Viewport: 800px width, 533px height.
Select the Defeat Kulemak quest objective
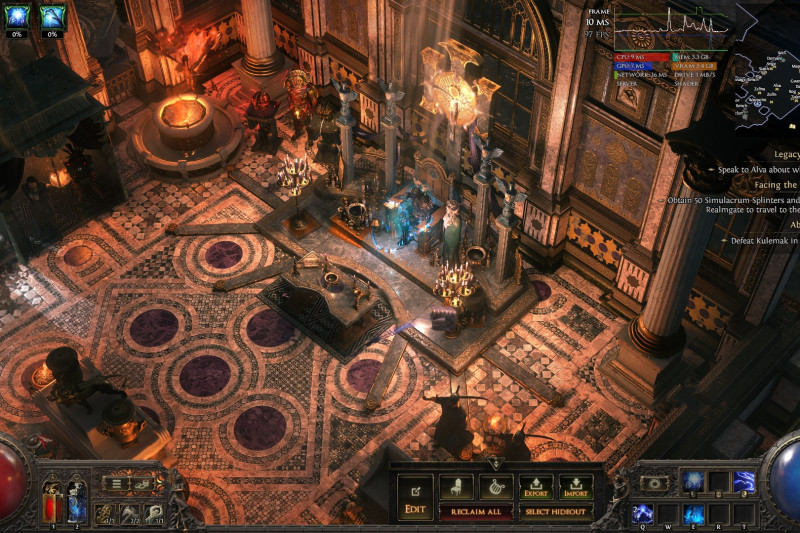(x=762, y=240)
